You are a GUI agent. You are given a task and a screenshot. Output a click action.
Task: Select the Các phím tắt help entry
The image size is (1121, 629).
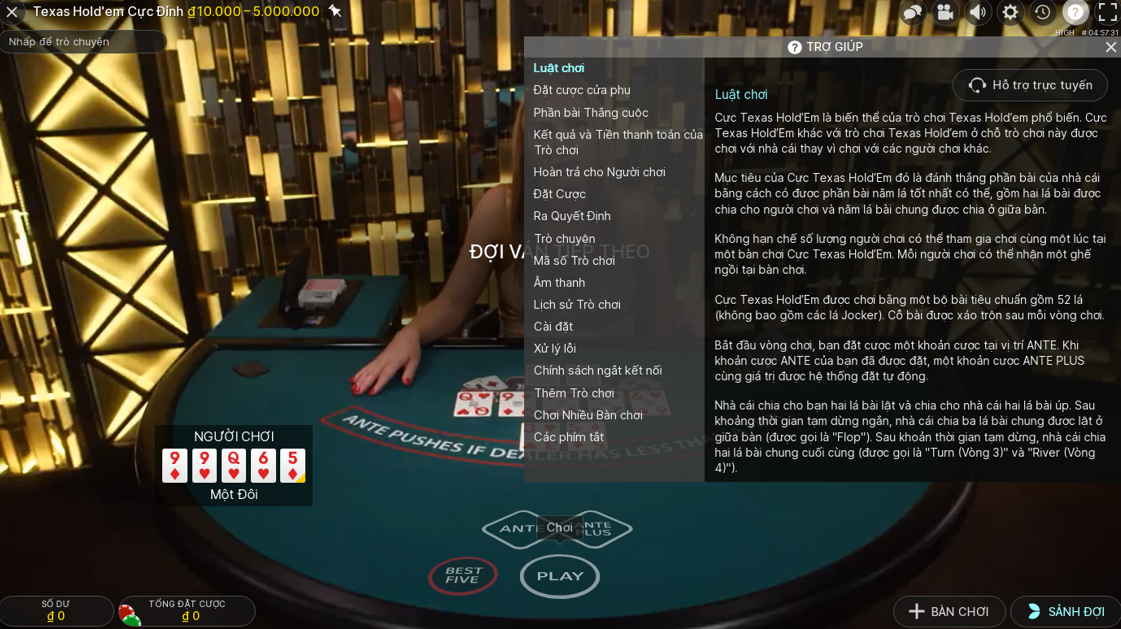point(568,437)
